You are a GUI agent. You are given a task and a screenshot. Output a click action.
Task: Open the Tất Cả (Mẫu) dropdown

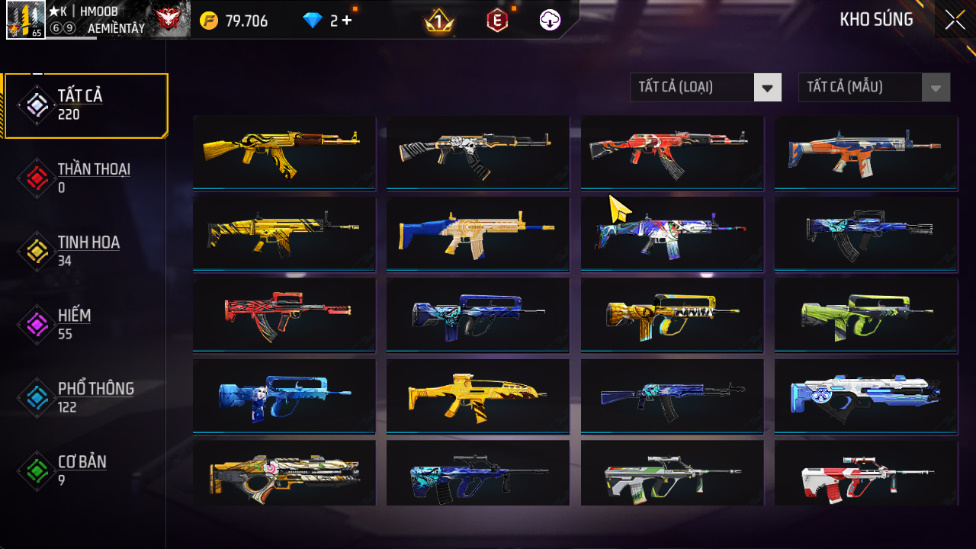click(874, 87)
